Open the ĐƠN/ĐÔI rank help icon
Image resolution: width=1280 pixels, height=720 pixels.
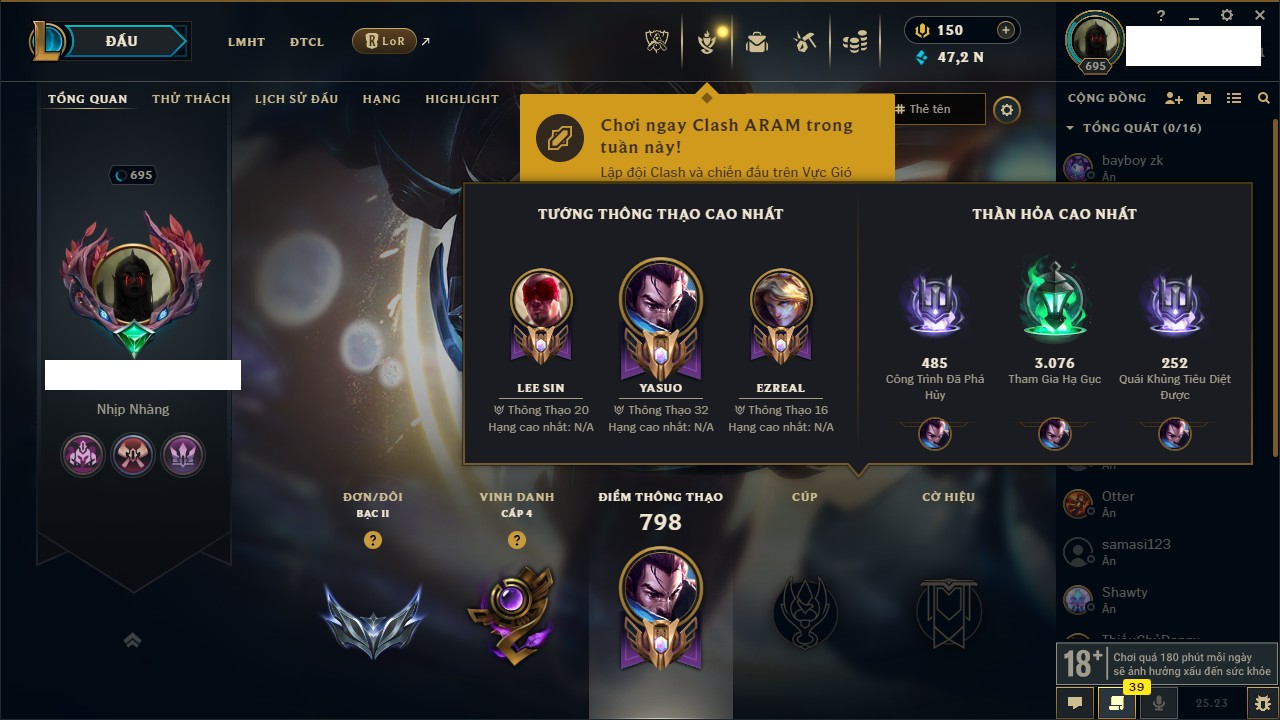point(372,540)
